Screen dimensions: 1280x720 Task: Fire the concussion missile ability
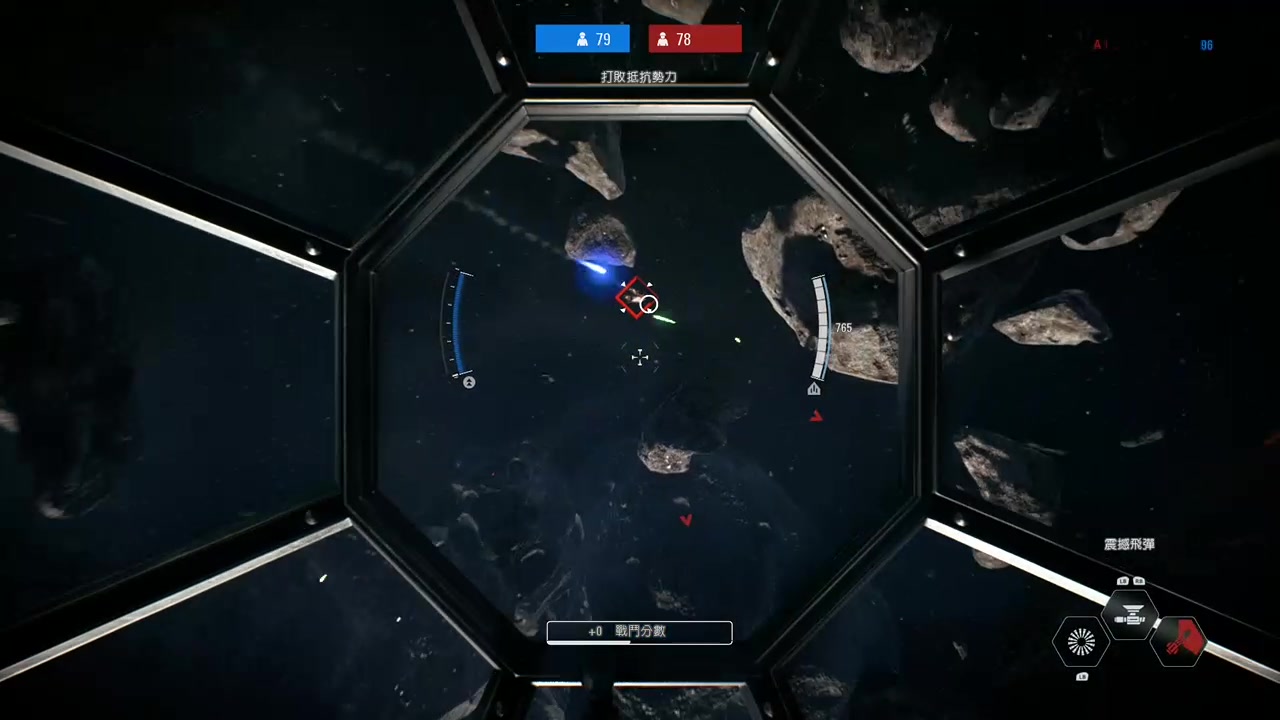[x=1130, y=615]
